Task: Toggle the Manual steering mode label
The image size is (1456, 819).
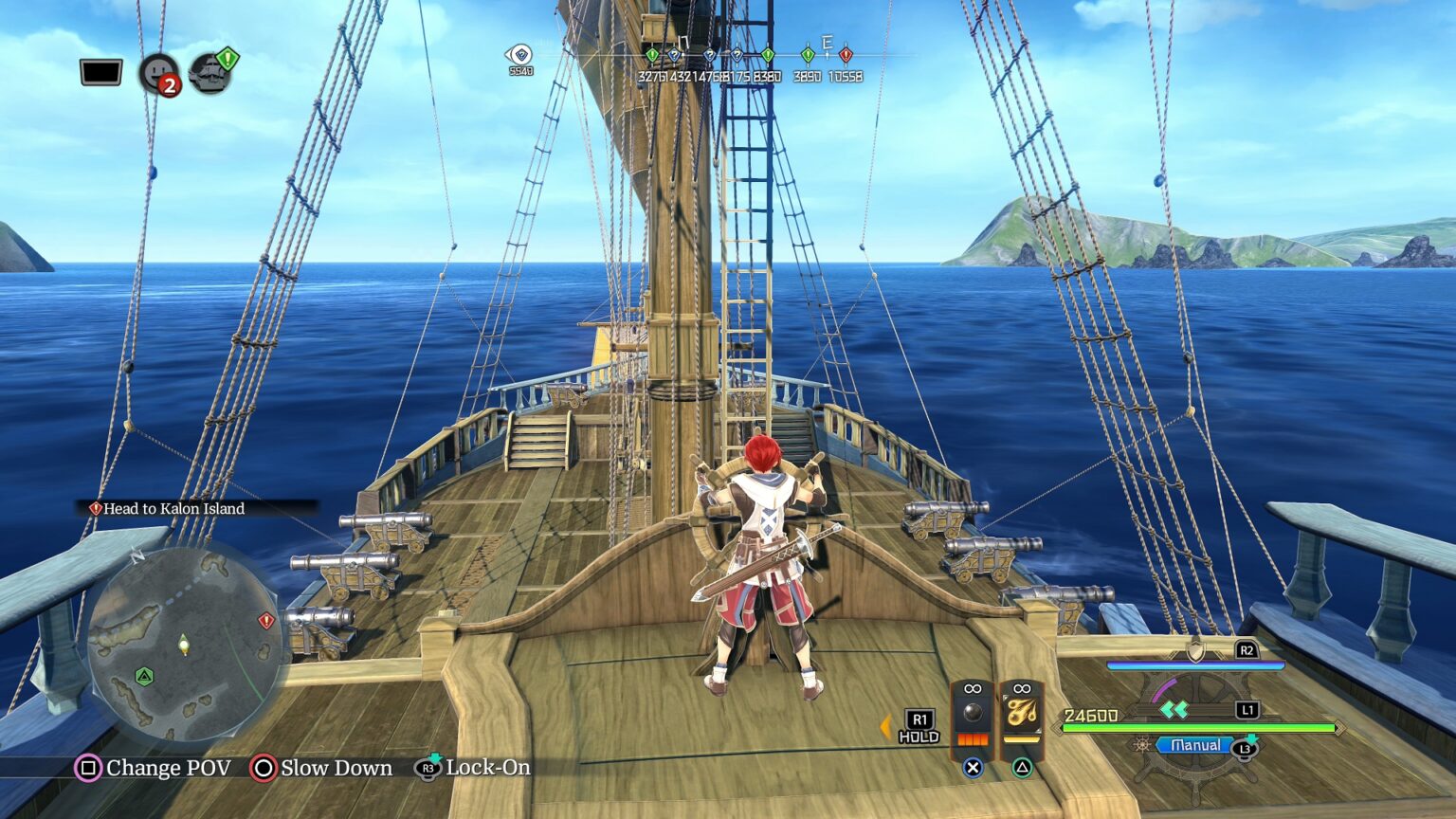Action: click(x=1194, y=746)
